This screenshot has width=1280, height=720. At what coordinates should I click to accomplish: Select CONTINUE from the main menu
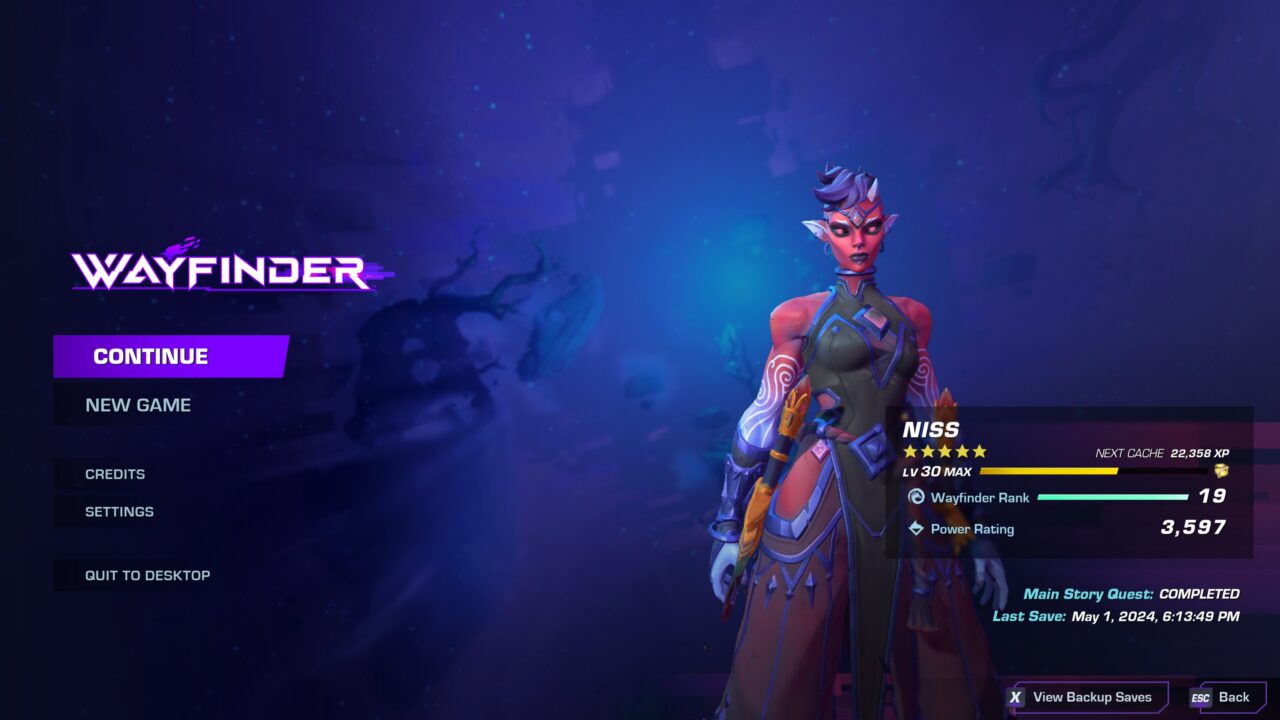(150, 355)
